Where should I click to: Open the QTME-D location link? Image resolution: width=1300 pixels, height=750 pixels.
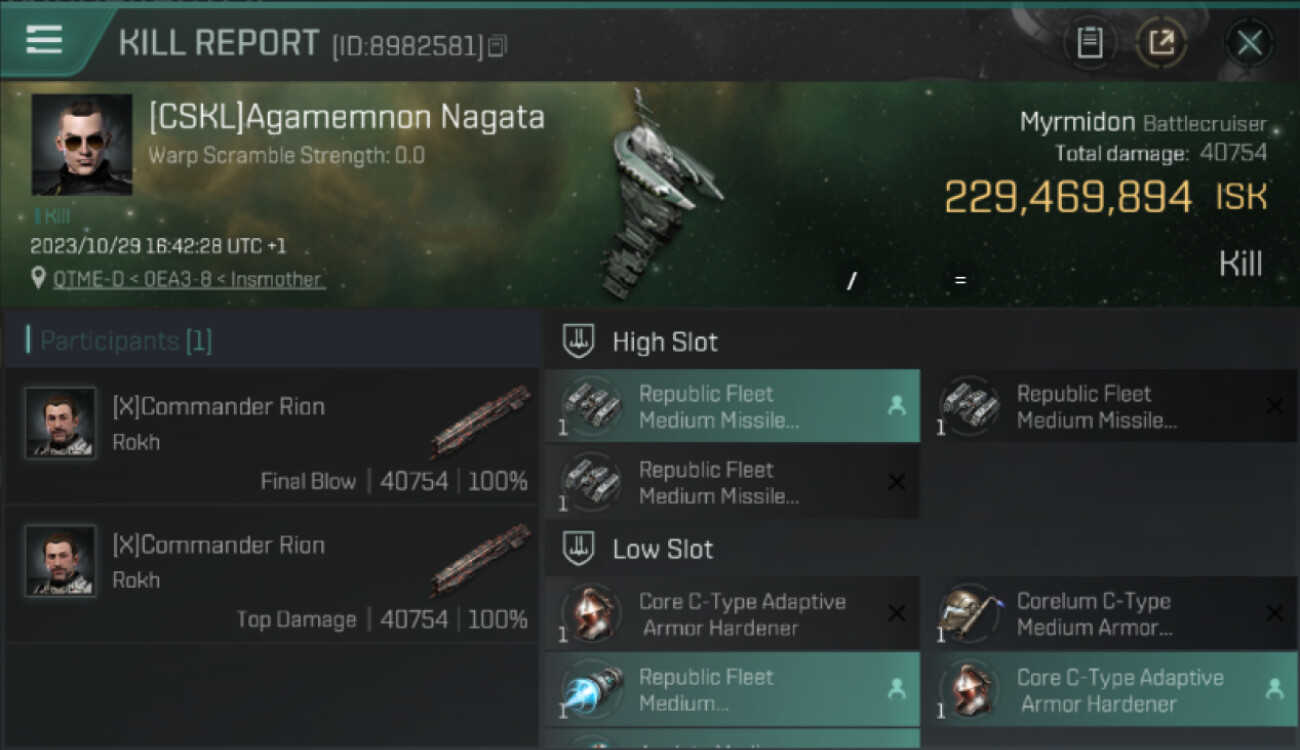(189, 279)
